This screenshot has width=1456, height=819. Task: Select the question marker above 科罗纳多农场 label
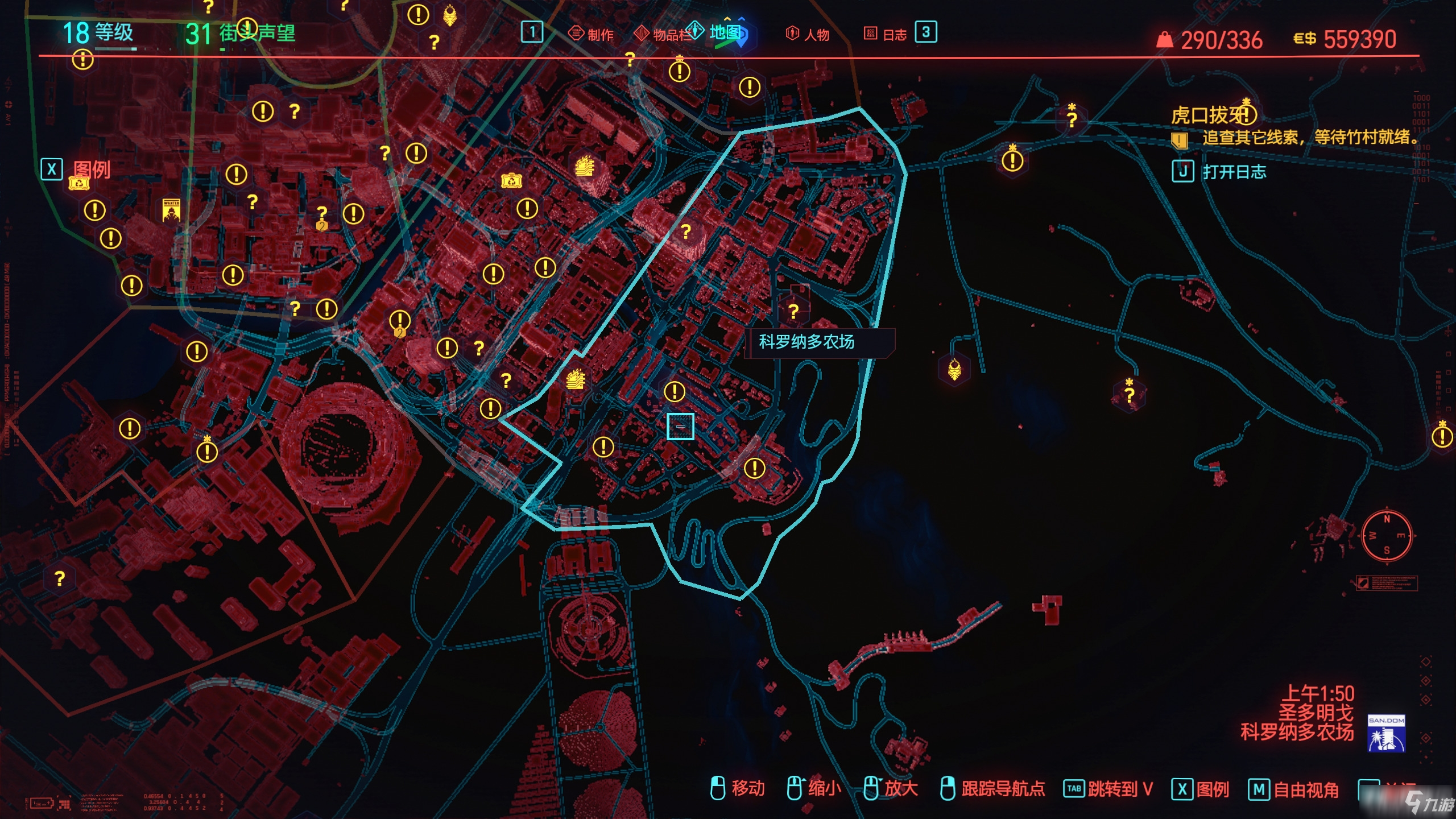click(793, 311)
